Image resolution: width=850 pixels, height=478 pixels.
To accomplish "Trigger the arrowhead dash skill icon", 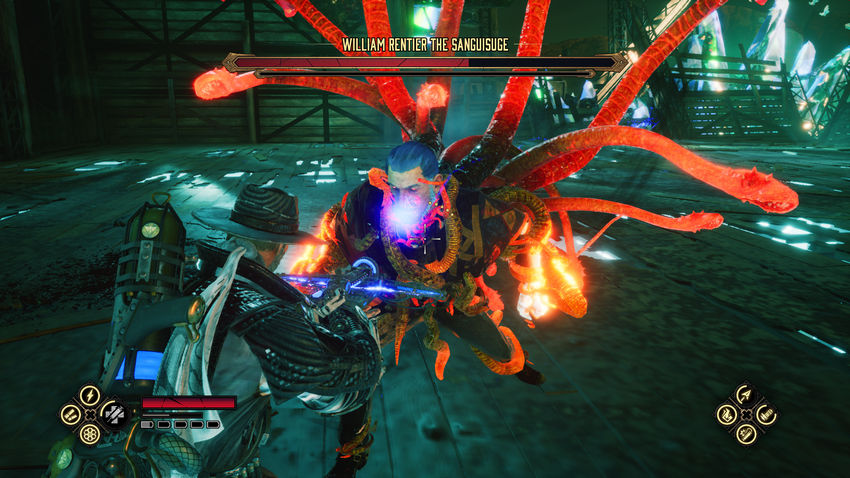I will click(x=746, y=395).
